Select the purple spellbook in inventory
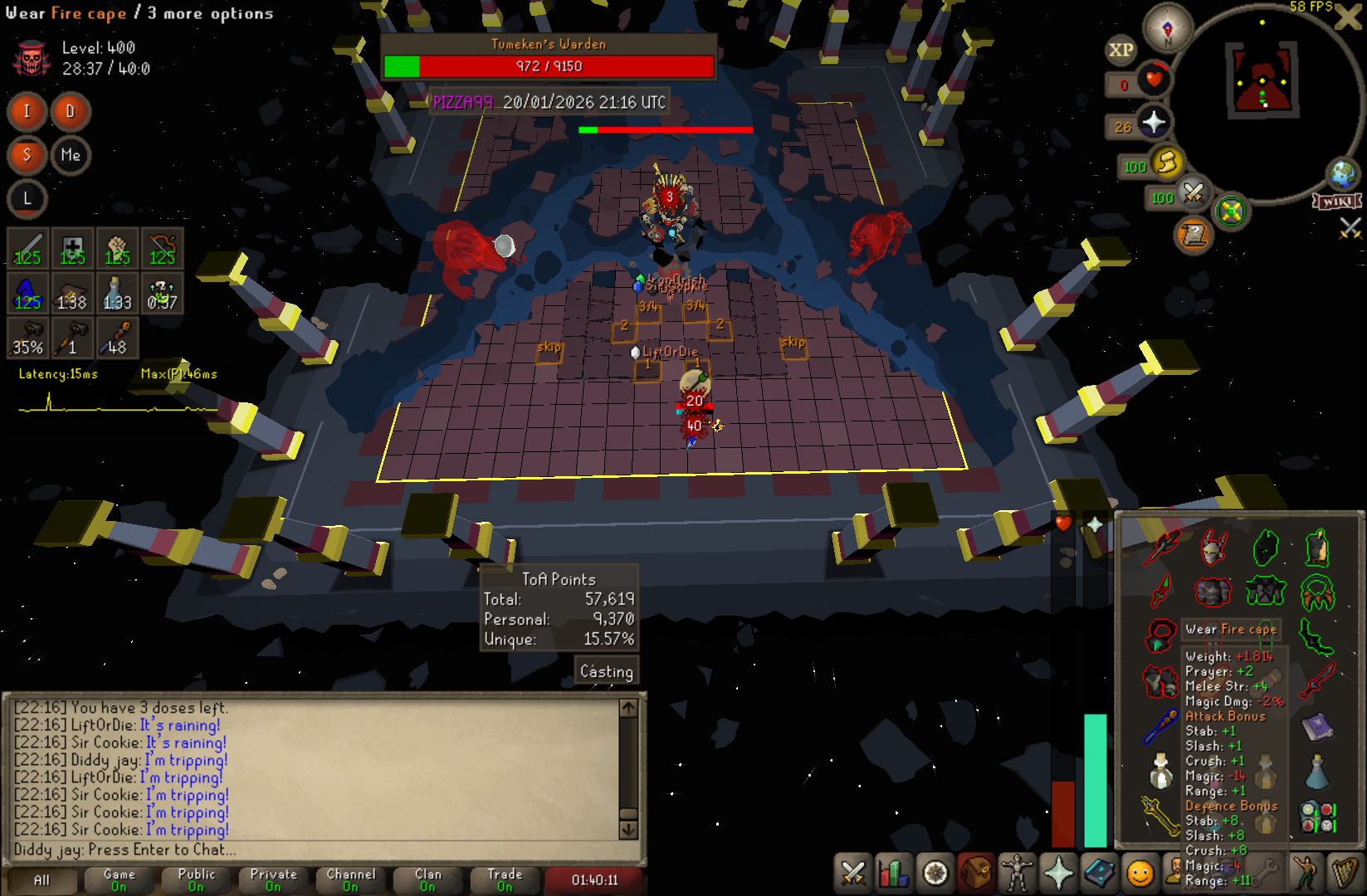The image size is (1367, 896). (1316, 728)
